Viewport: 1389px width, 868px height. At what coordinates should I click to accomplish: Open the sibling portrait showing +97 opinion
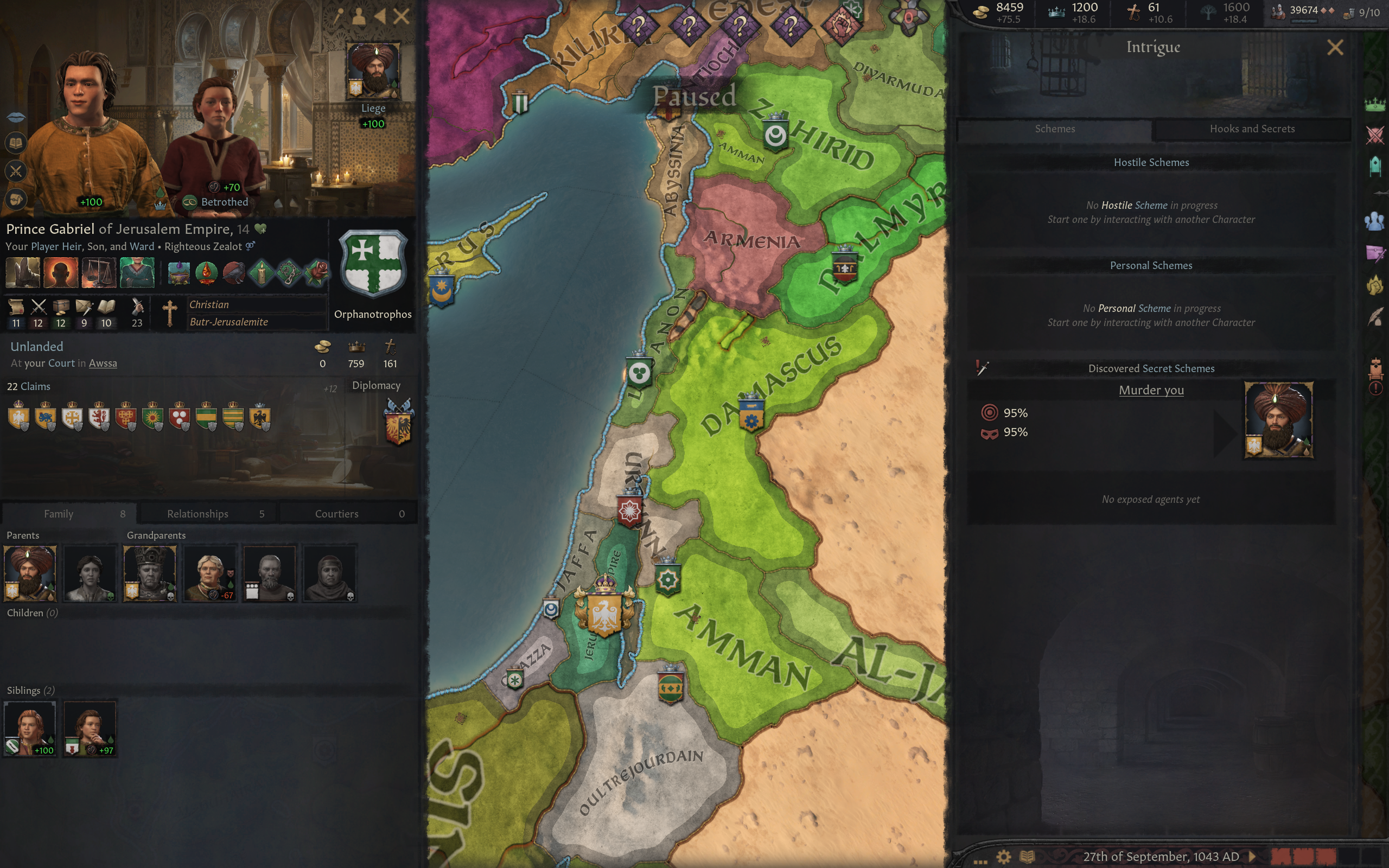(x=90, y=728)
